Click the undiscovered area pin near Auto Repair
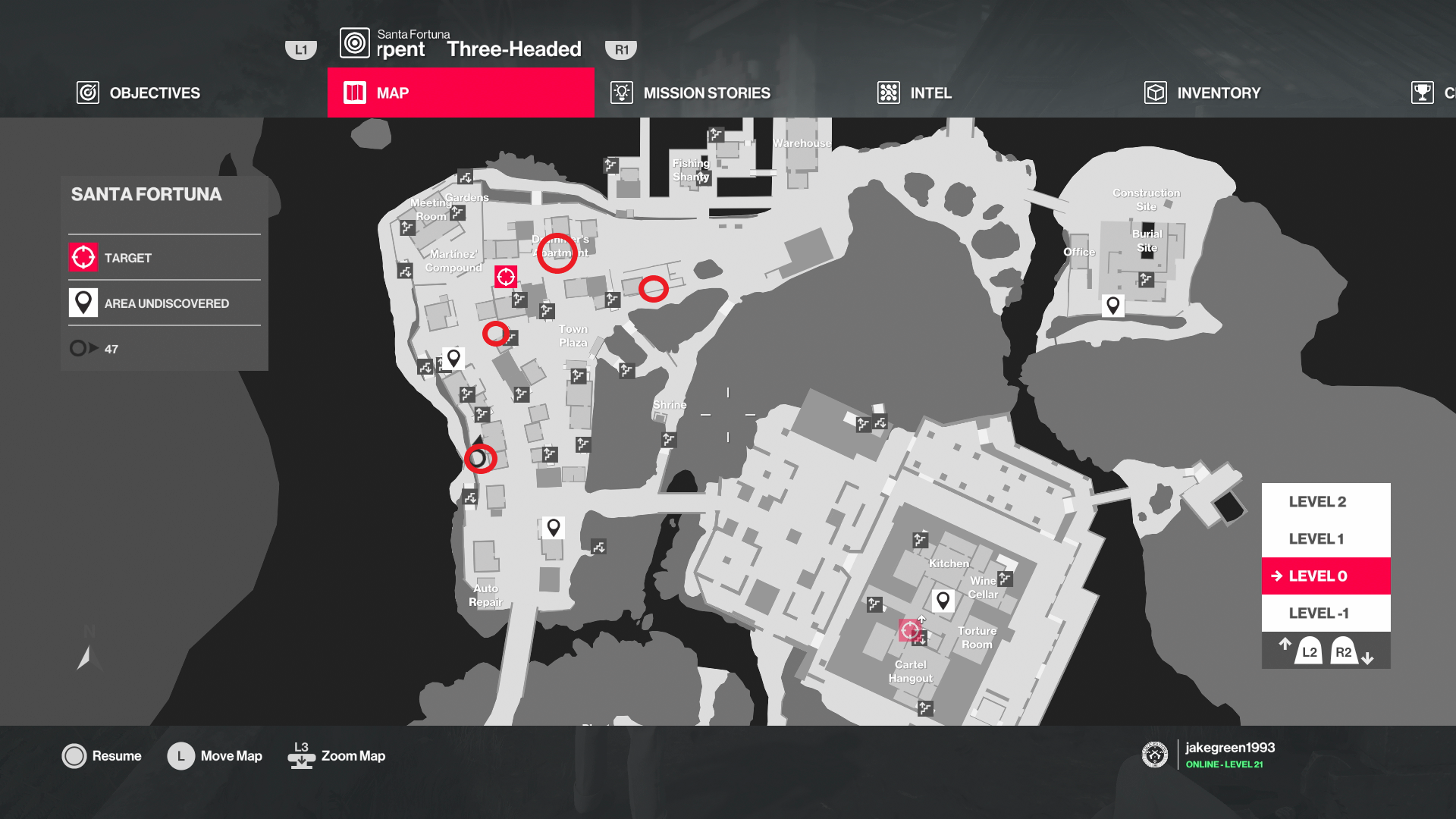Image resolution: width=1456 pixels, height=819 pixels. coord(554,528)
